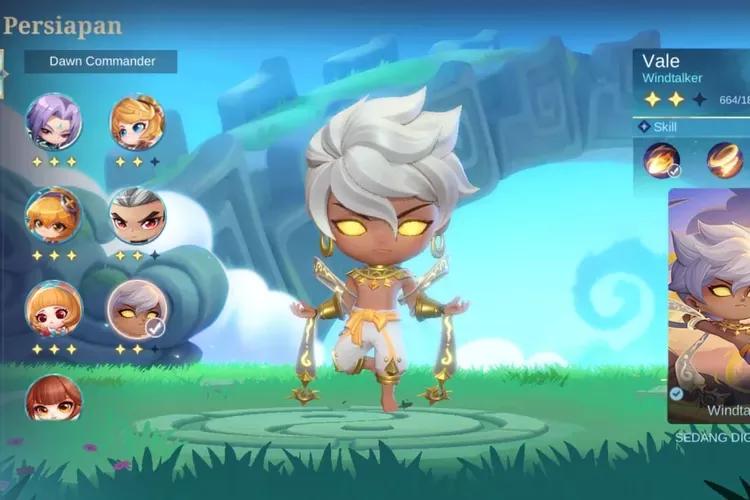750x500 pixels.
Task: Expand the side panel arrow by Persiapan
Action: (4, 72)
